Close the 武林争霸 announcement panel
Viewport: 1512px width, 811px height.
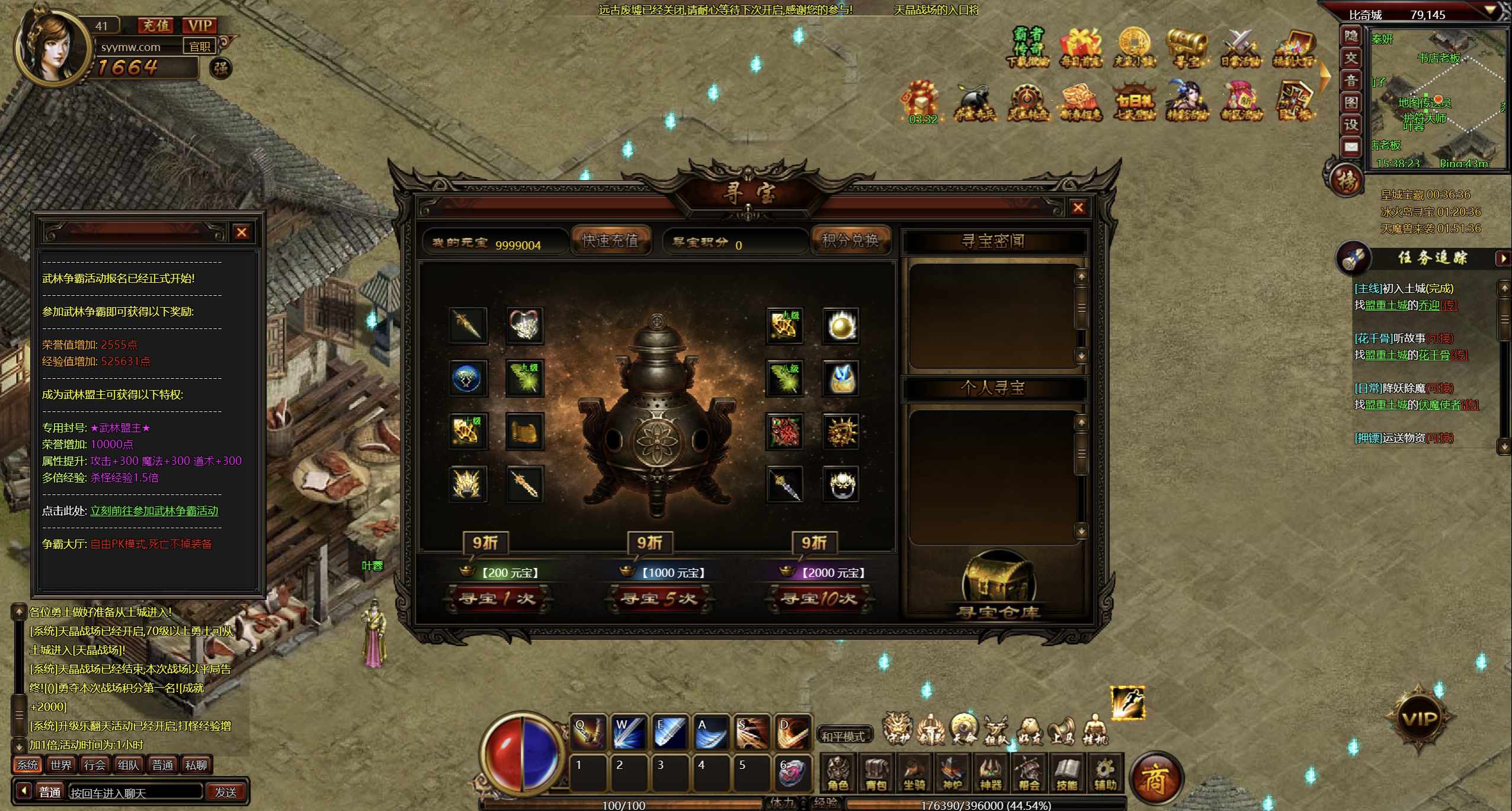241,232
